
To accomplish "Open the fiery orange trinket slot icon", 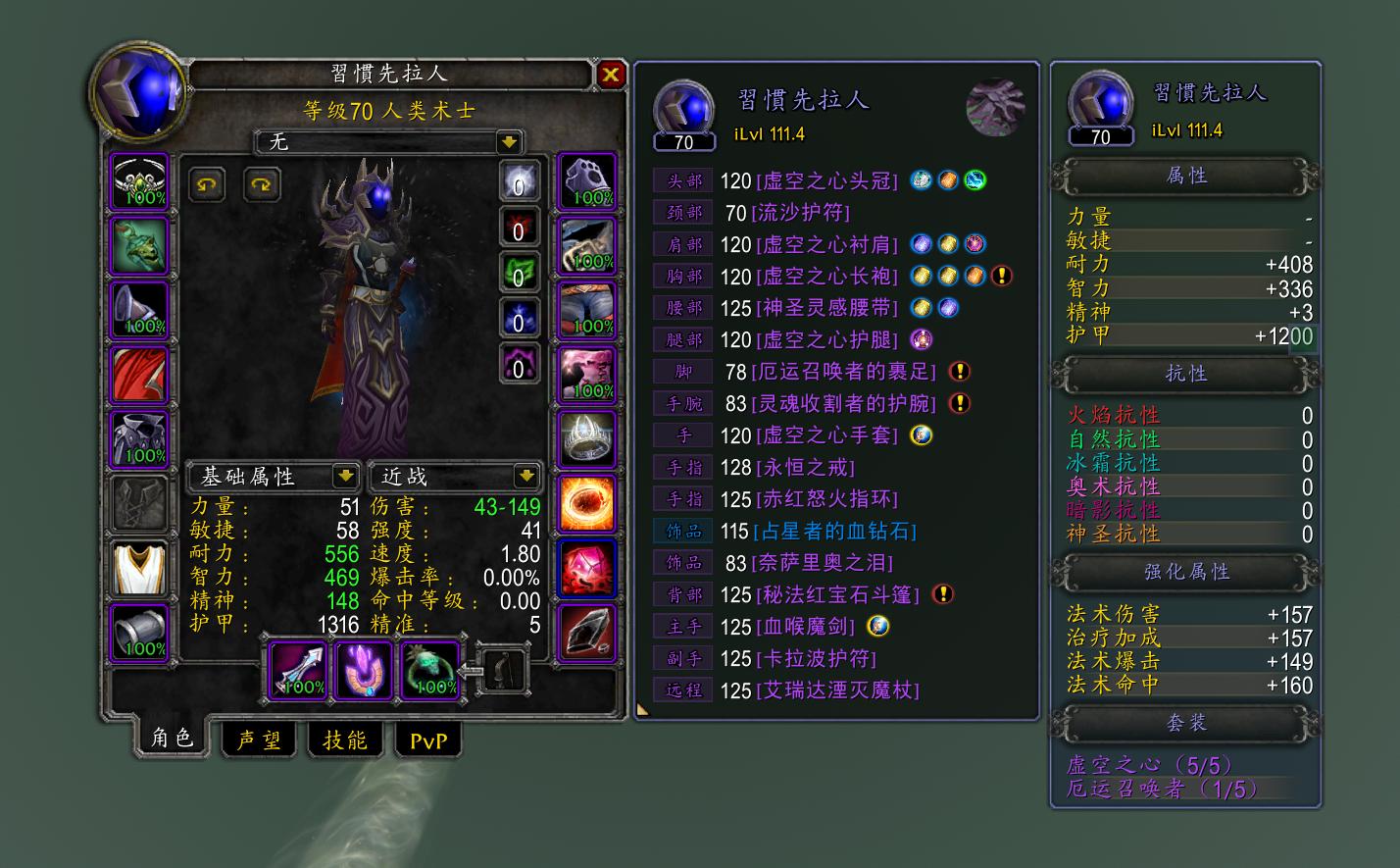I will pyautogui.click(x=586, y=502).
